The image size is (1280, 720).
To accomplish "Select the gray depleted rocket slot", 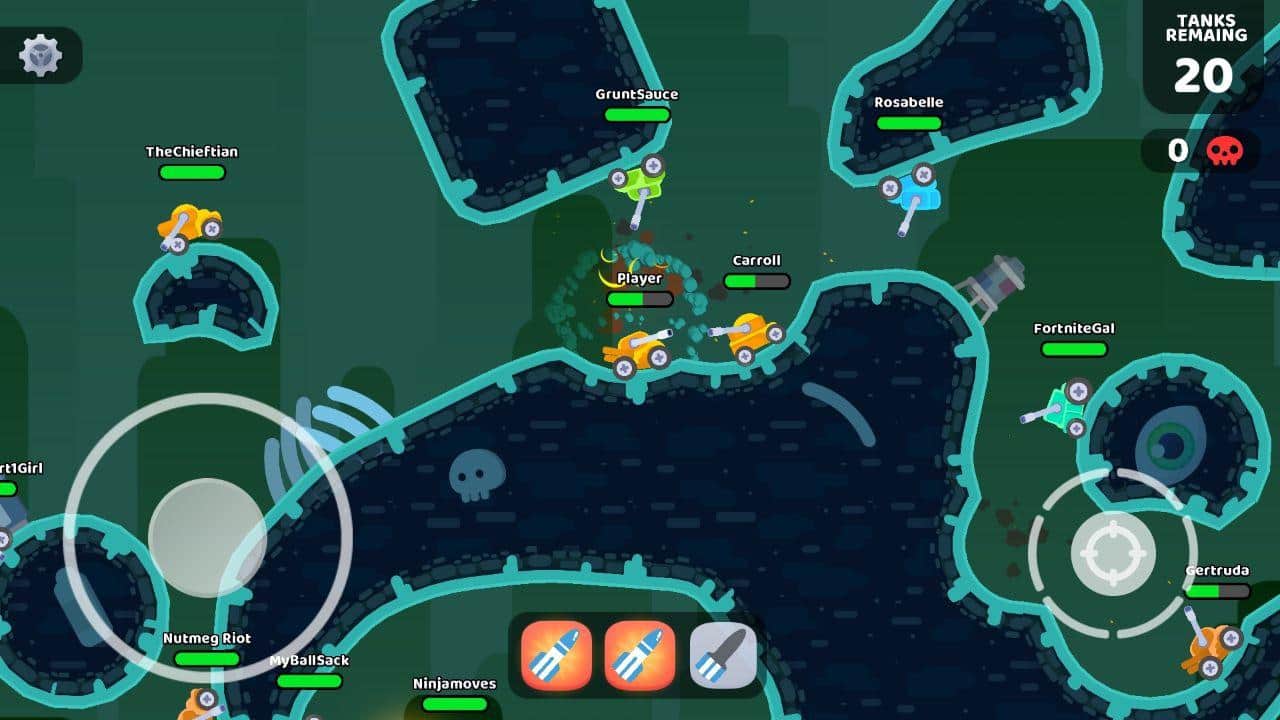I will (723, 655).
